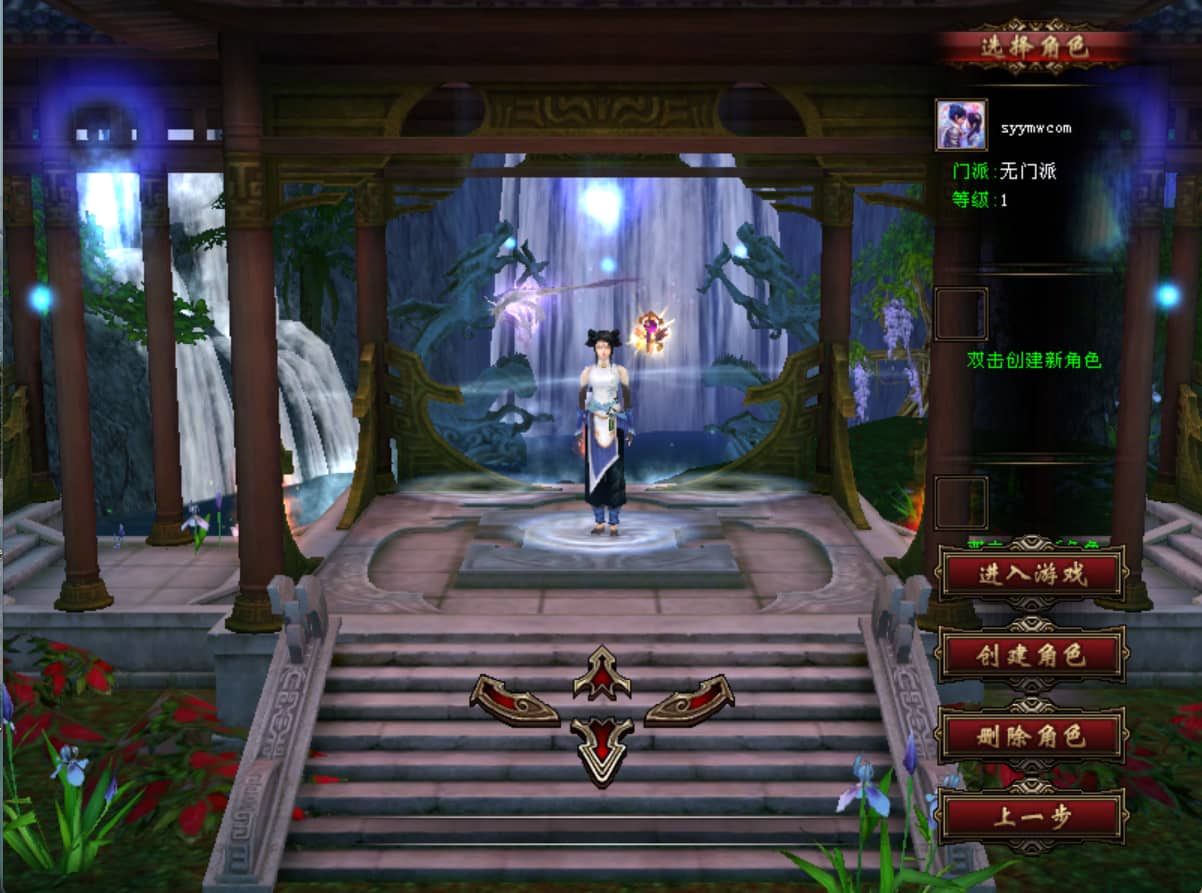Select the syymwcom character portrait
The height and width of the screenshot is (893, 1202).
click(x=961, y=125)
